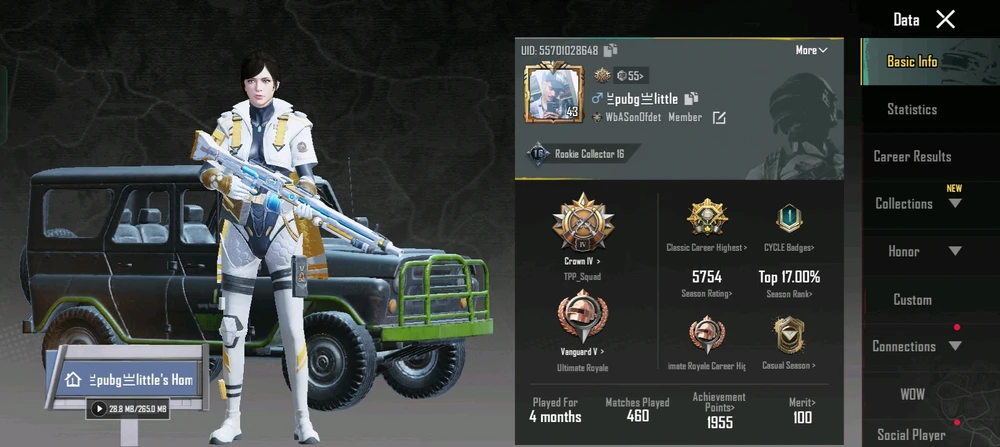Viewport: 1000px width, 447px height.
Task: Visit pubg little's Home sign
Action: 128,380
